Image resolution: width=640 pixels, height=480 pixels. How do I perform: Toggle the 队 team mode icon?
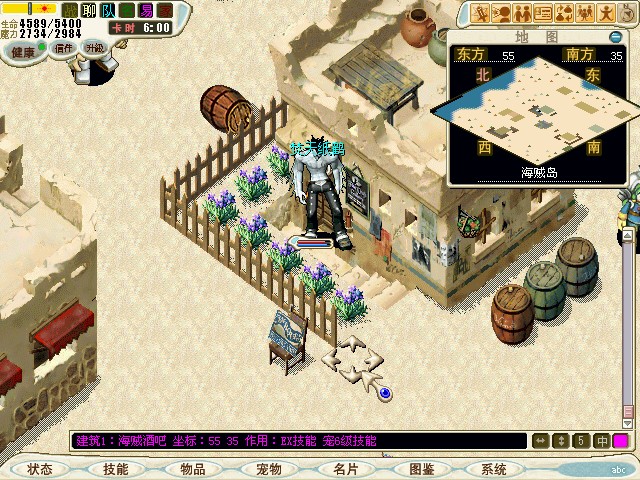[109, 9]
